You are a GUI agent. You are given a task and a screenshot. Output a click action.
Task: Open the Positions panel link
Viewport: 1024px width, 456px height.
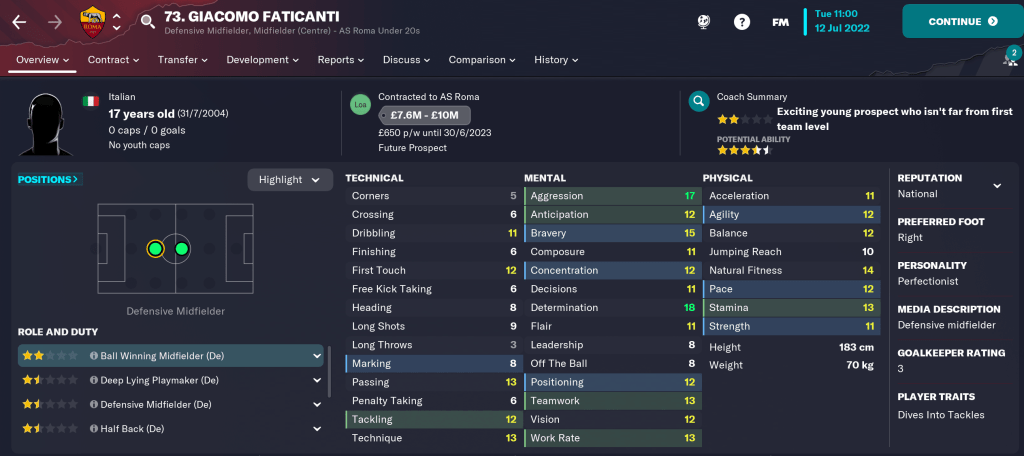coord(49,180)
